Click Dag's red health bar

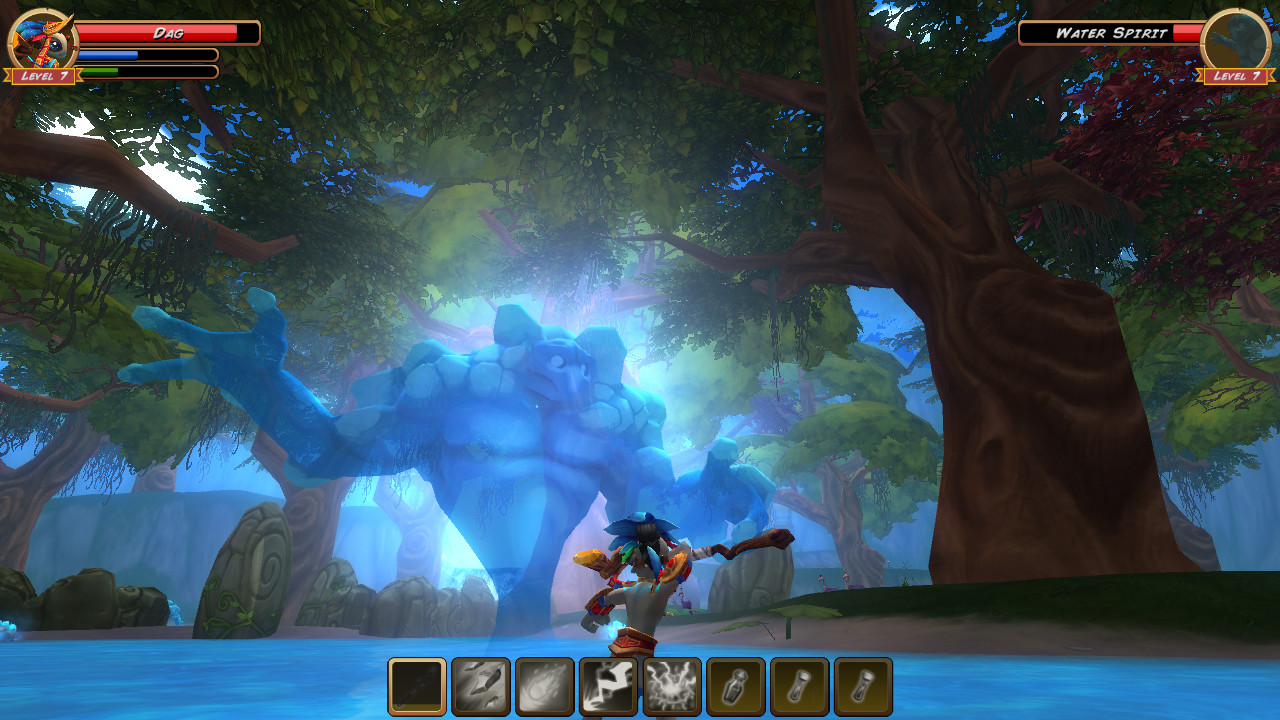(x=165, y=32)
